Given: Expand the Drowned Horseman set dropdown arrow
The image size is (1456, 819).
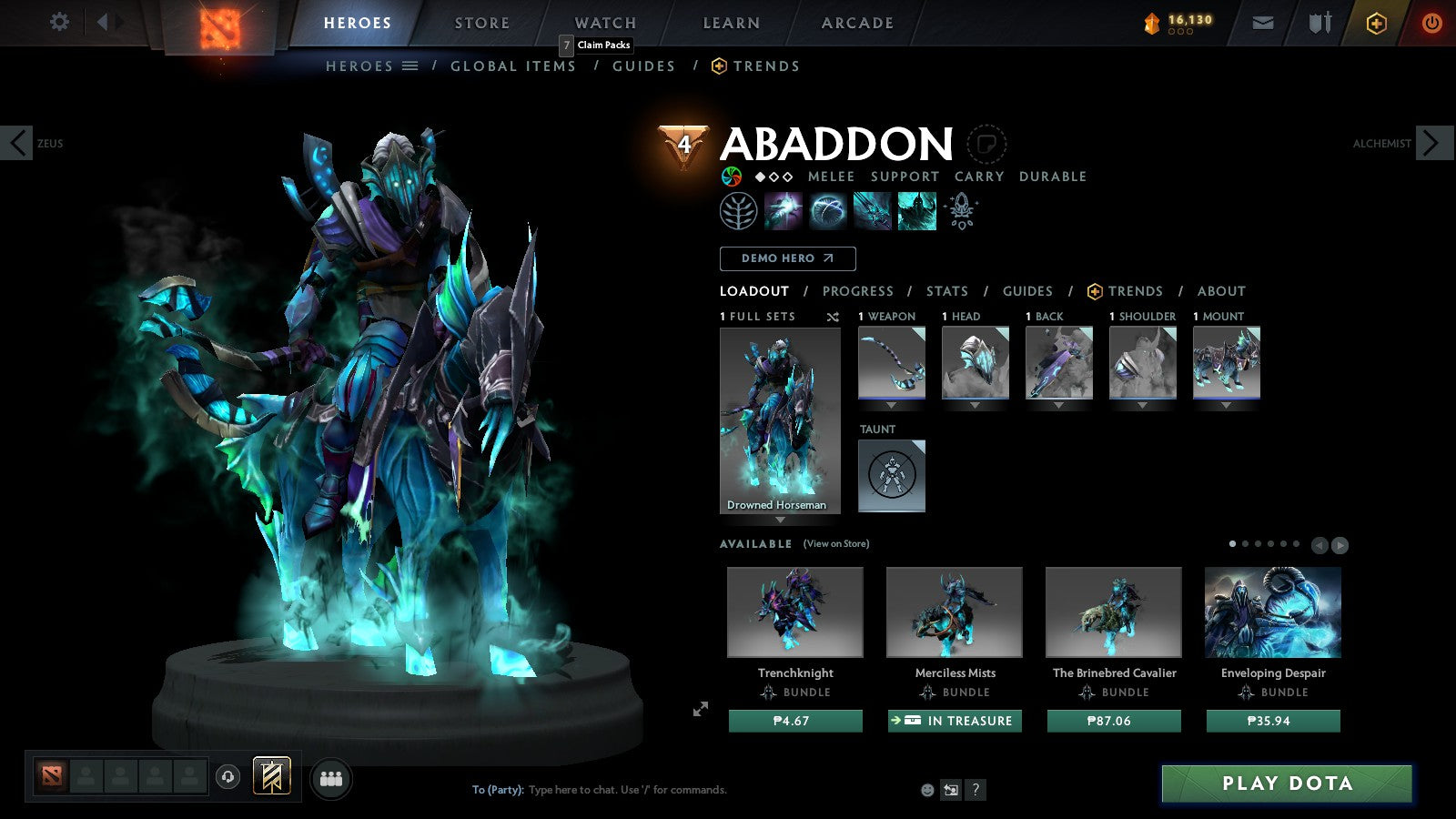Looking at the screenshot, I should (780, 519).
